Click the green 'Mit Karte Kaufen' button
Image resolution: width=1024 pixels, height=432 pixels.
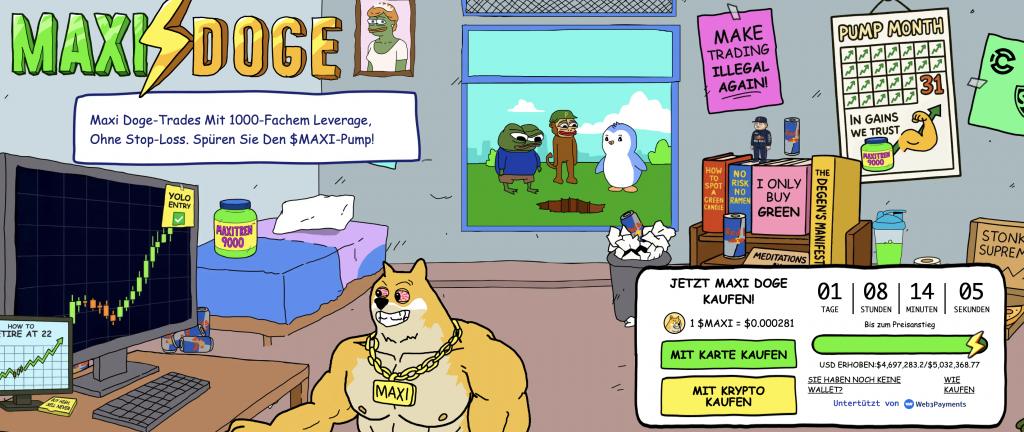[x=728, y=354]
